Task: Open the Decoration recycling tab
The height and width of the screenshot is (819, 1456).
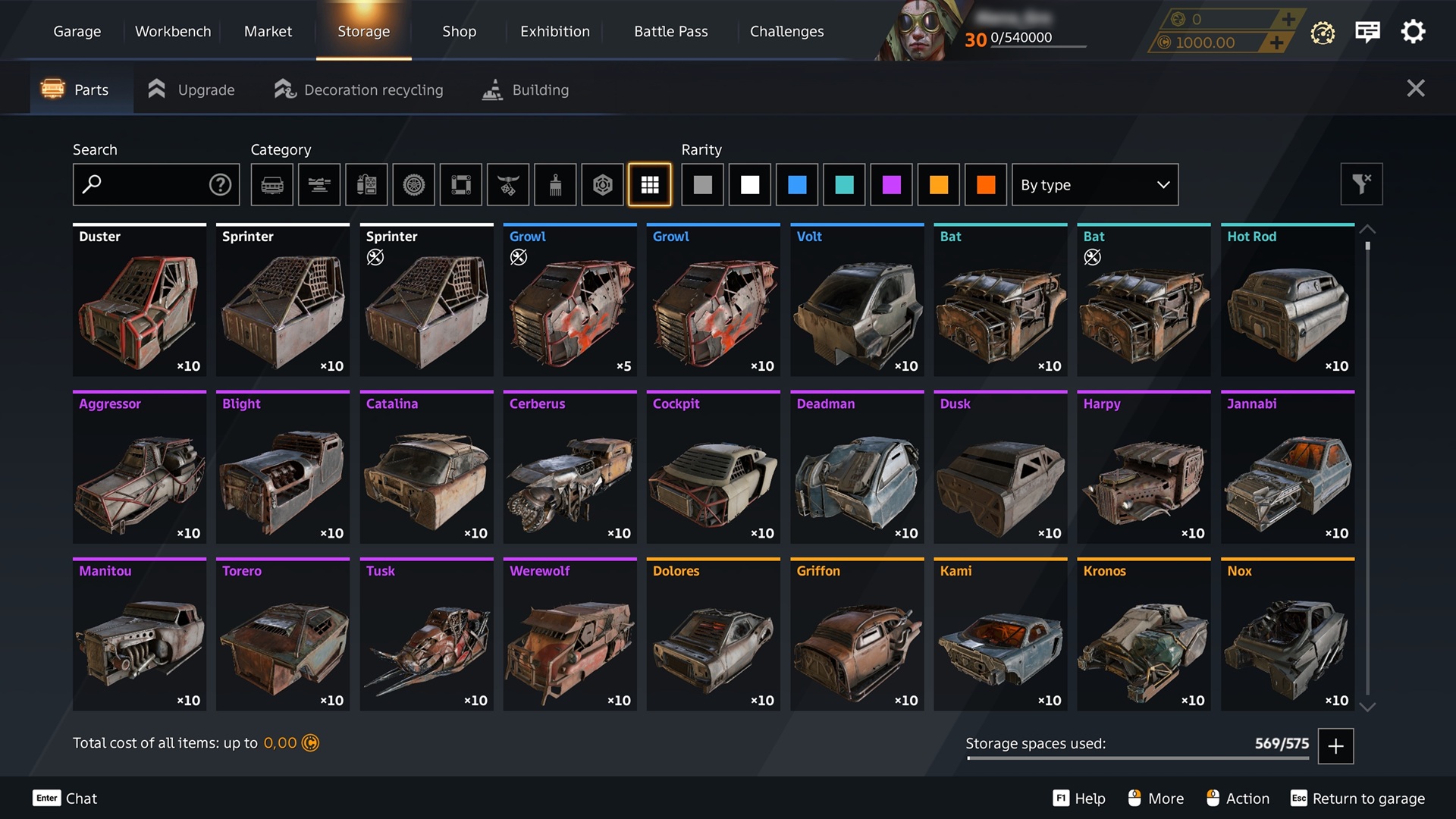Action: pyautogui.click(x=359, y=89)
